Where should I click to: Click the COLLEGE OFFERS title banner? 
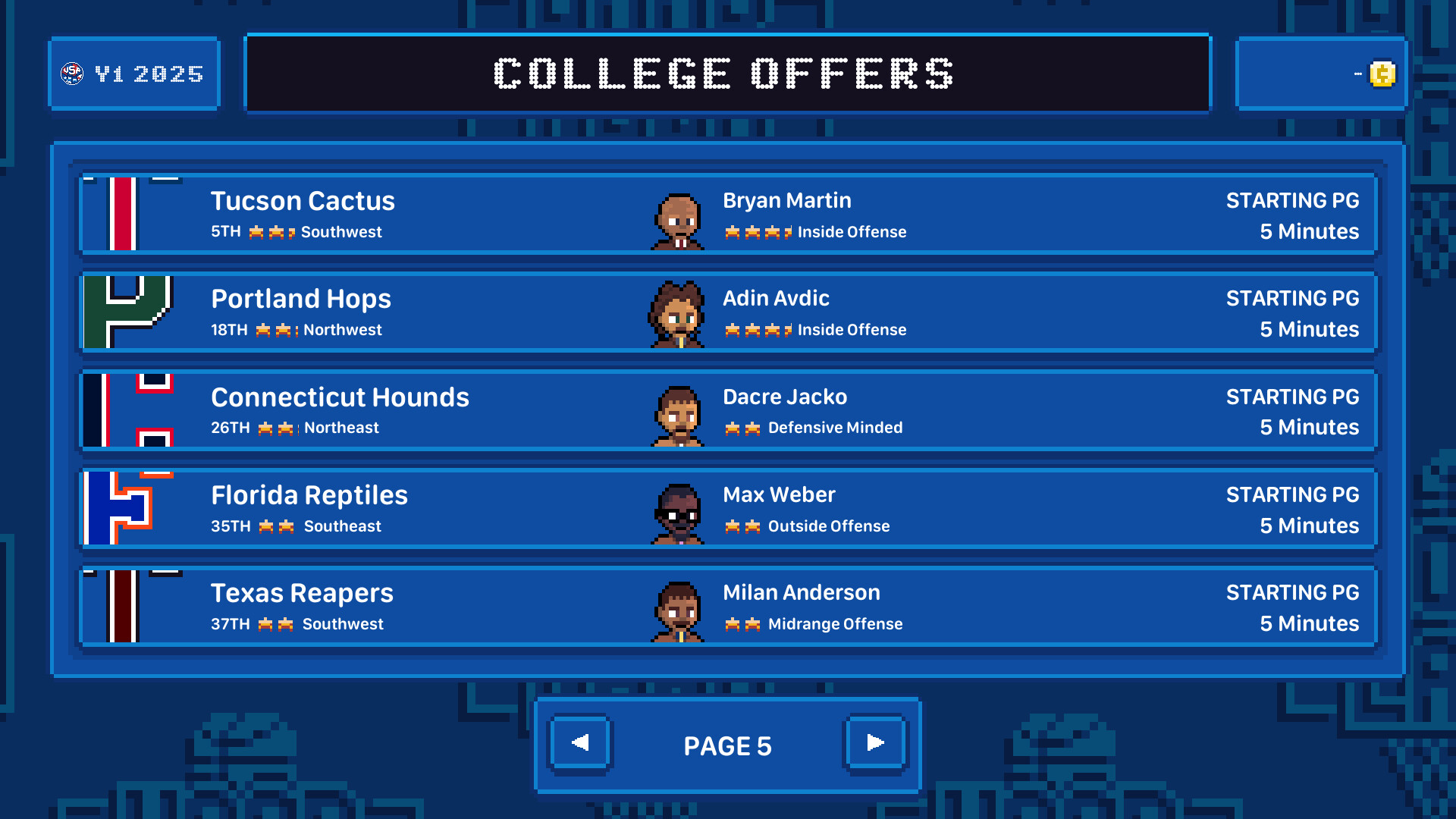pyautogui.click(x=726, y=73)
